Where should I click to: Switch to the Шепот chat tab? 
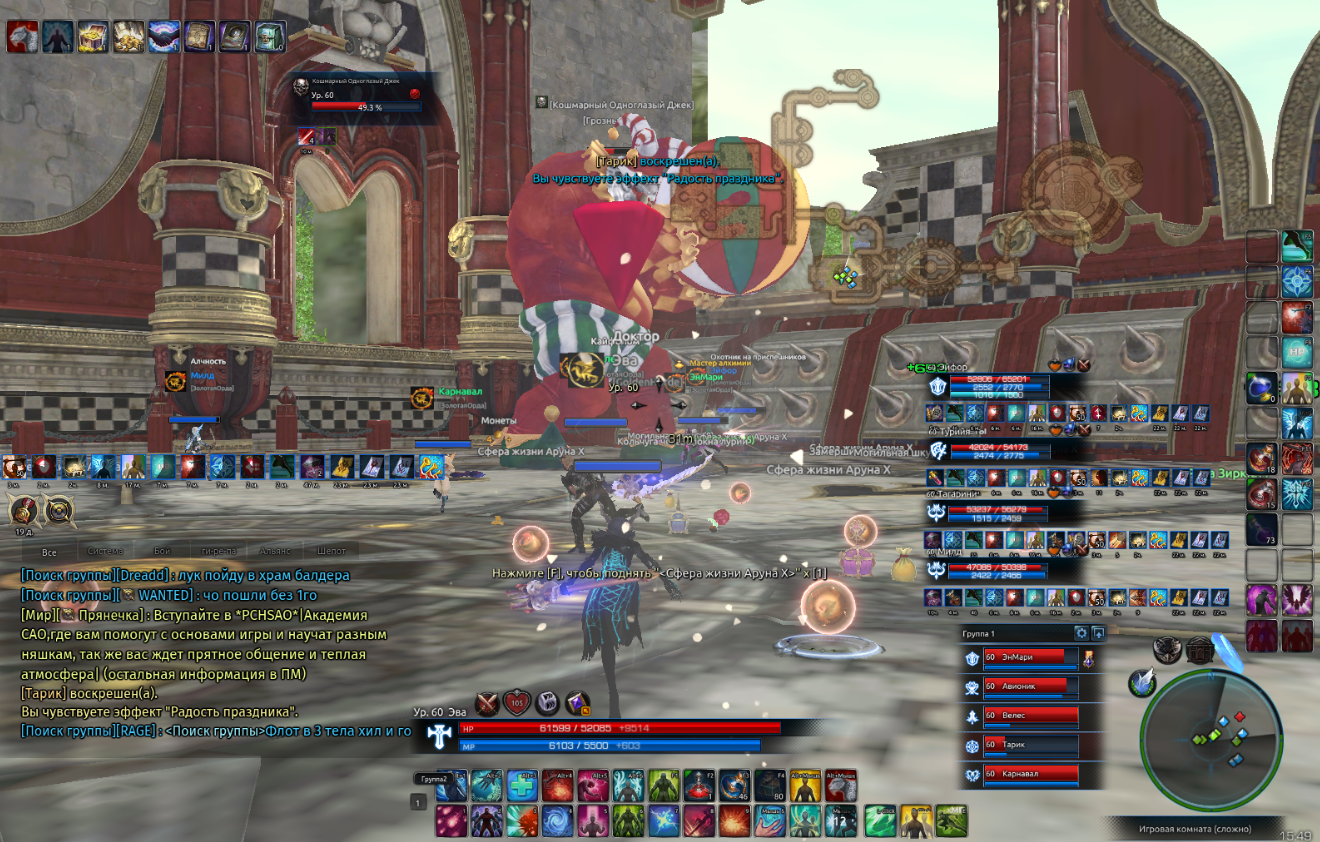point(331,551)
